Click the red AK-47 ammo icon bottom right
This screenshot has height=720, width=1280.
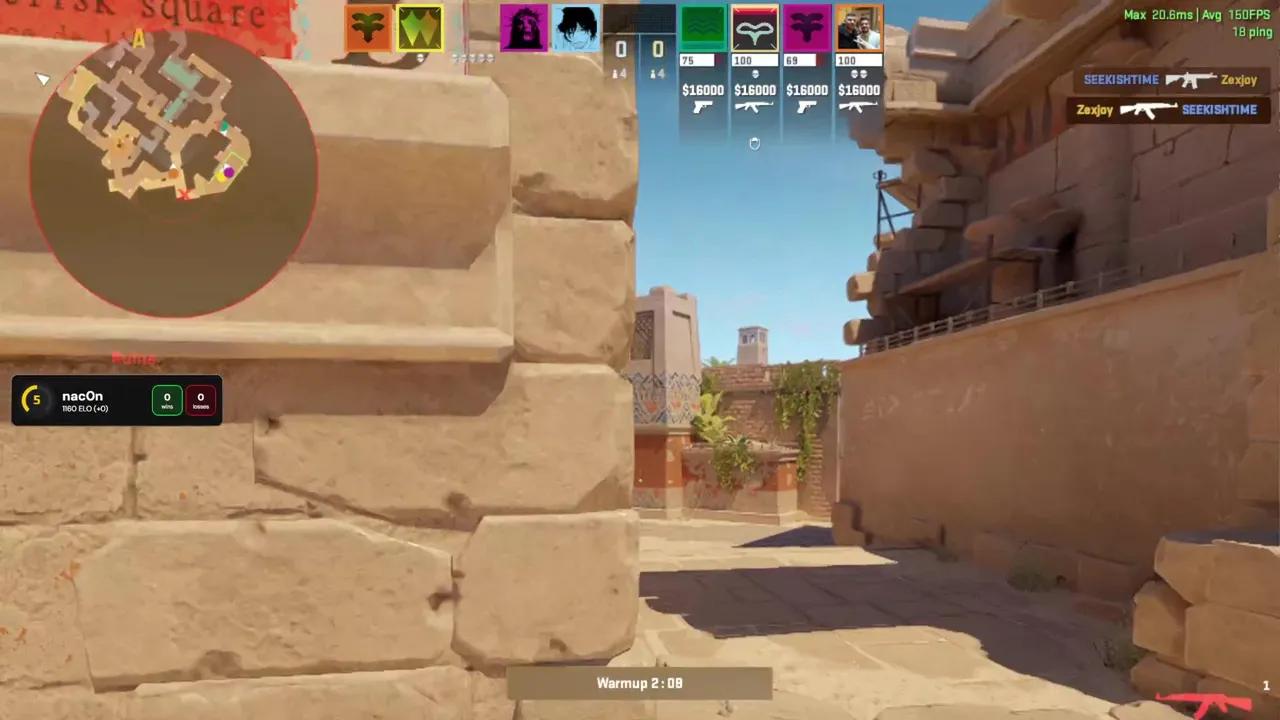pos(1207,701)
